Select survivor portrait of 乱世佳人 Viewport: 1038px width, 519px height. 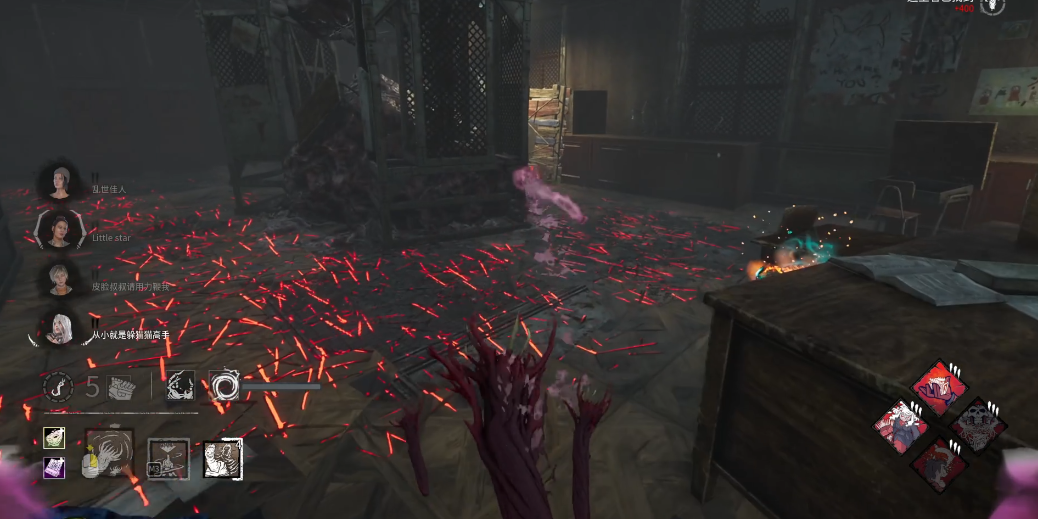59,183
